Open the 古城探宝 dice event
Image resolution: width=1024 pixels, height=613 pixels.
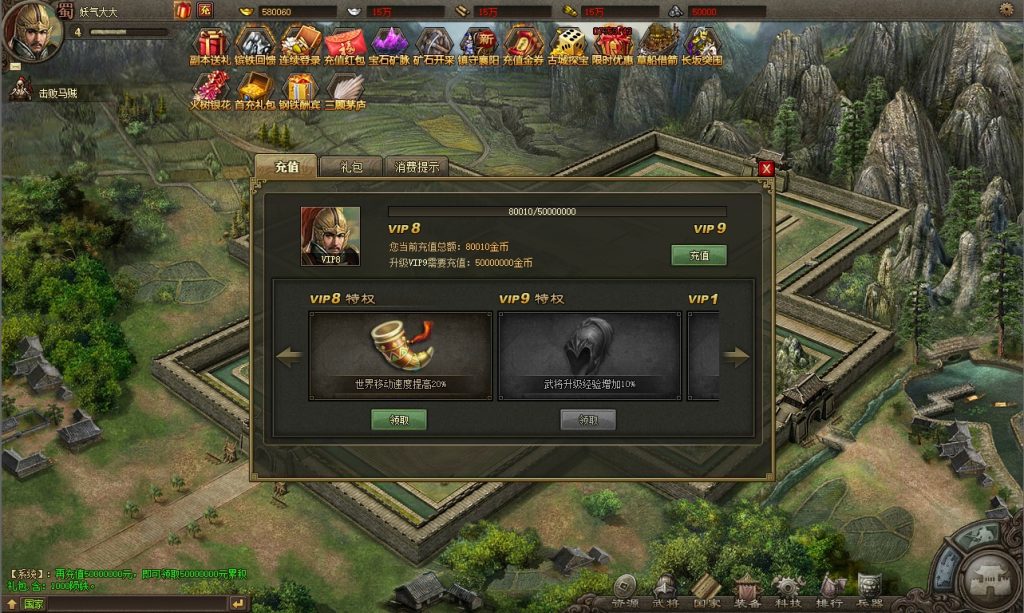pos(567,46)
